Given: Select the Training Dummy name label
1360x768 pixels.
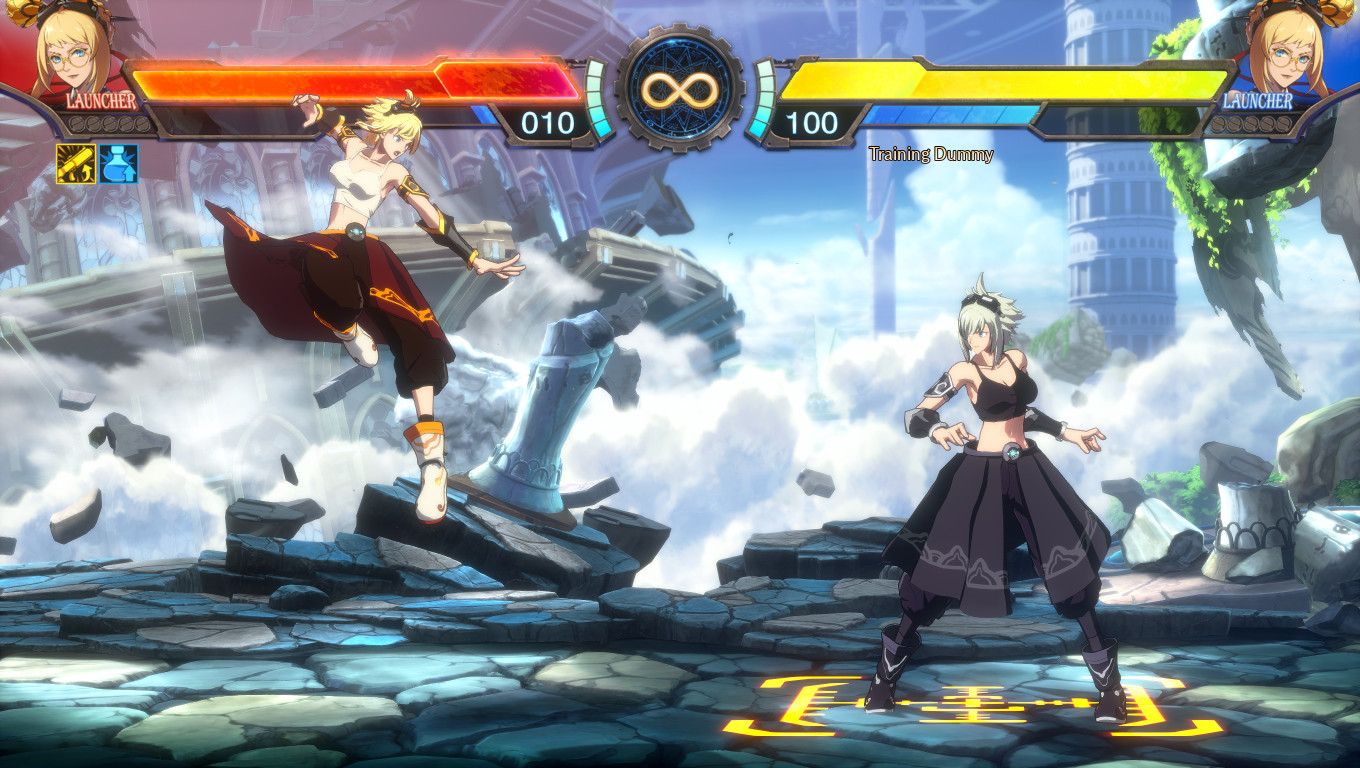Looking at the screenshot, I should click(930, 155).
